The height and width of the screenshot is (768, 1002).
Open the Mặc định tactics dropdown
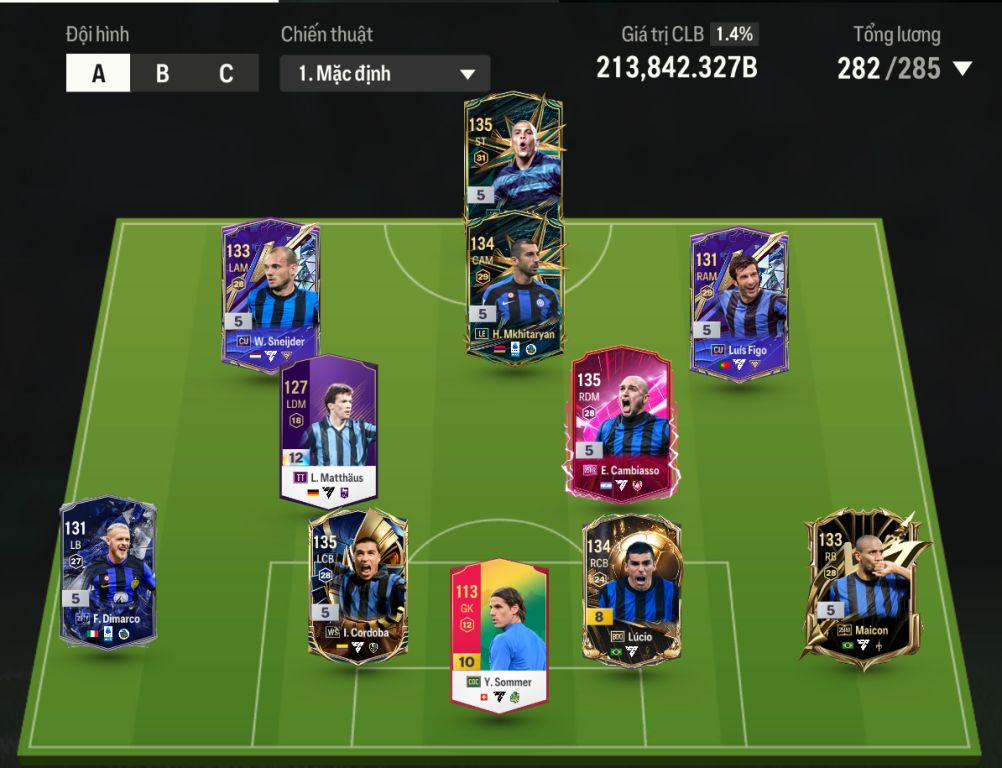pyautogui.click(x=385, y=74)
